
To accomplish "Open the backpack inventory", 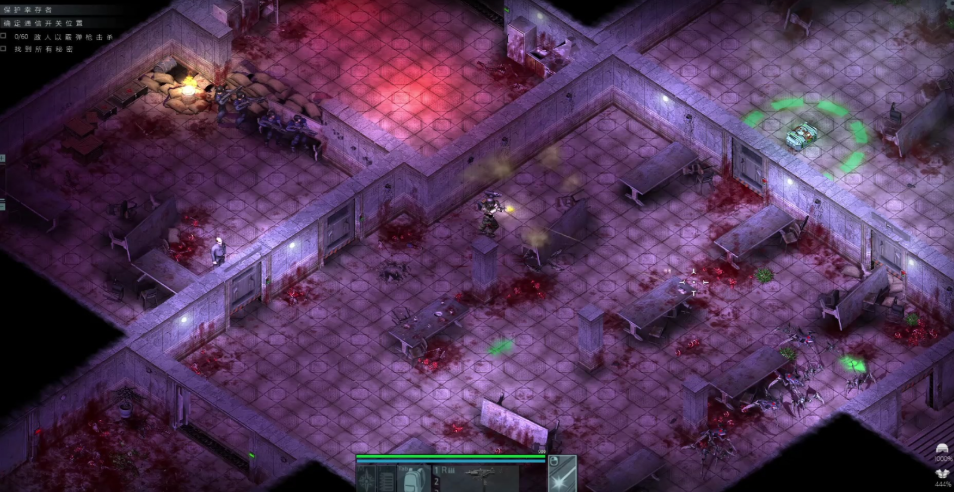I will [x=412, y=479].
